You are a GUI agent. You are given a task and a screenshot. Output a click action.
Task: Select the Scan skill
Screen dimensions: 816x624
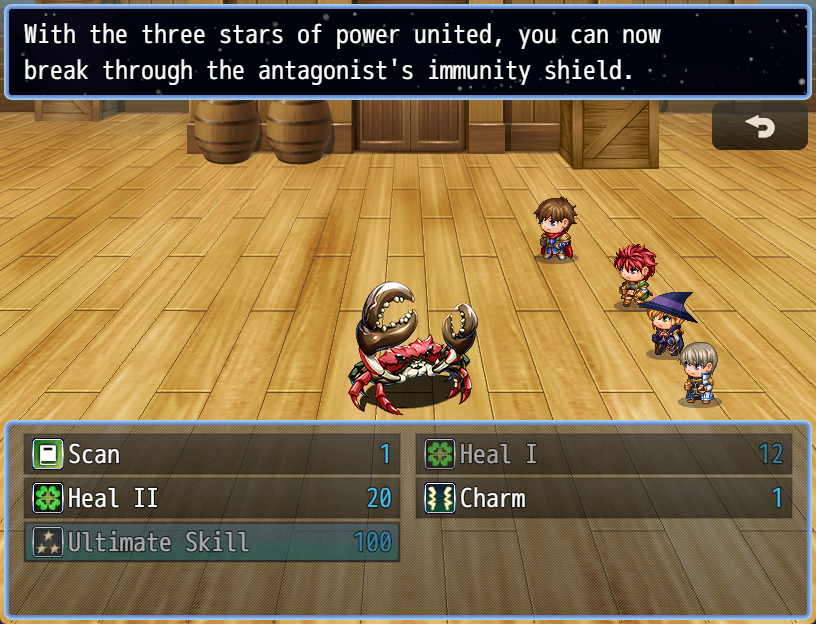(211, 455)
